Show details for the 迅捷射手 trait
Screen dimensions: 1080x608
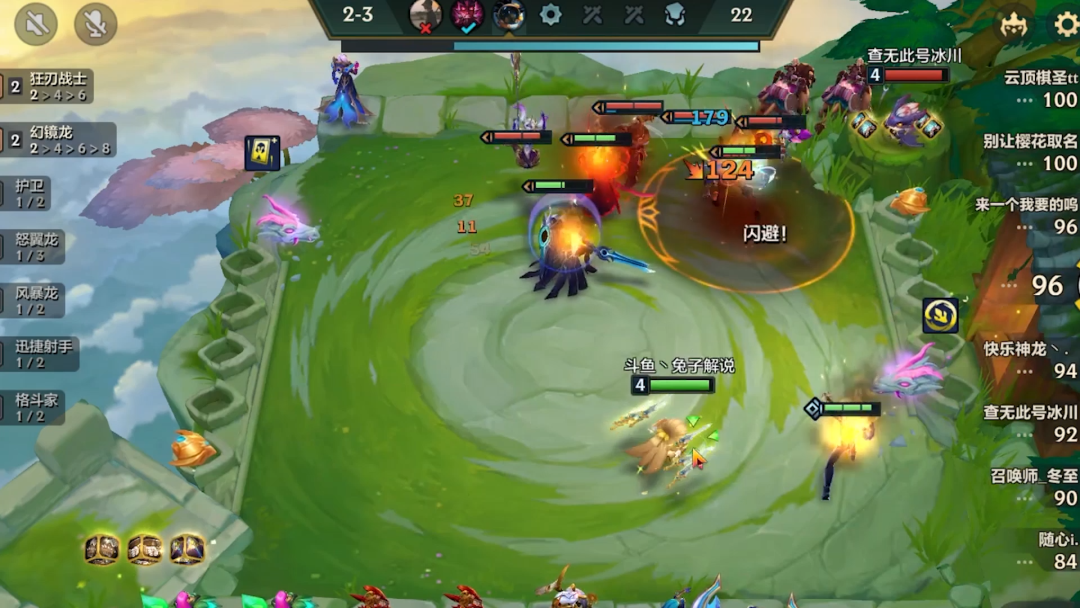42,354
